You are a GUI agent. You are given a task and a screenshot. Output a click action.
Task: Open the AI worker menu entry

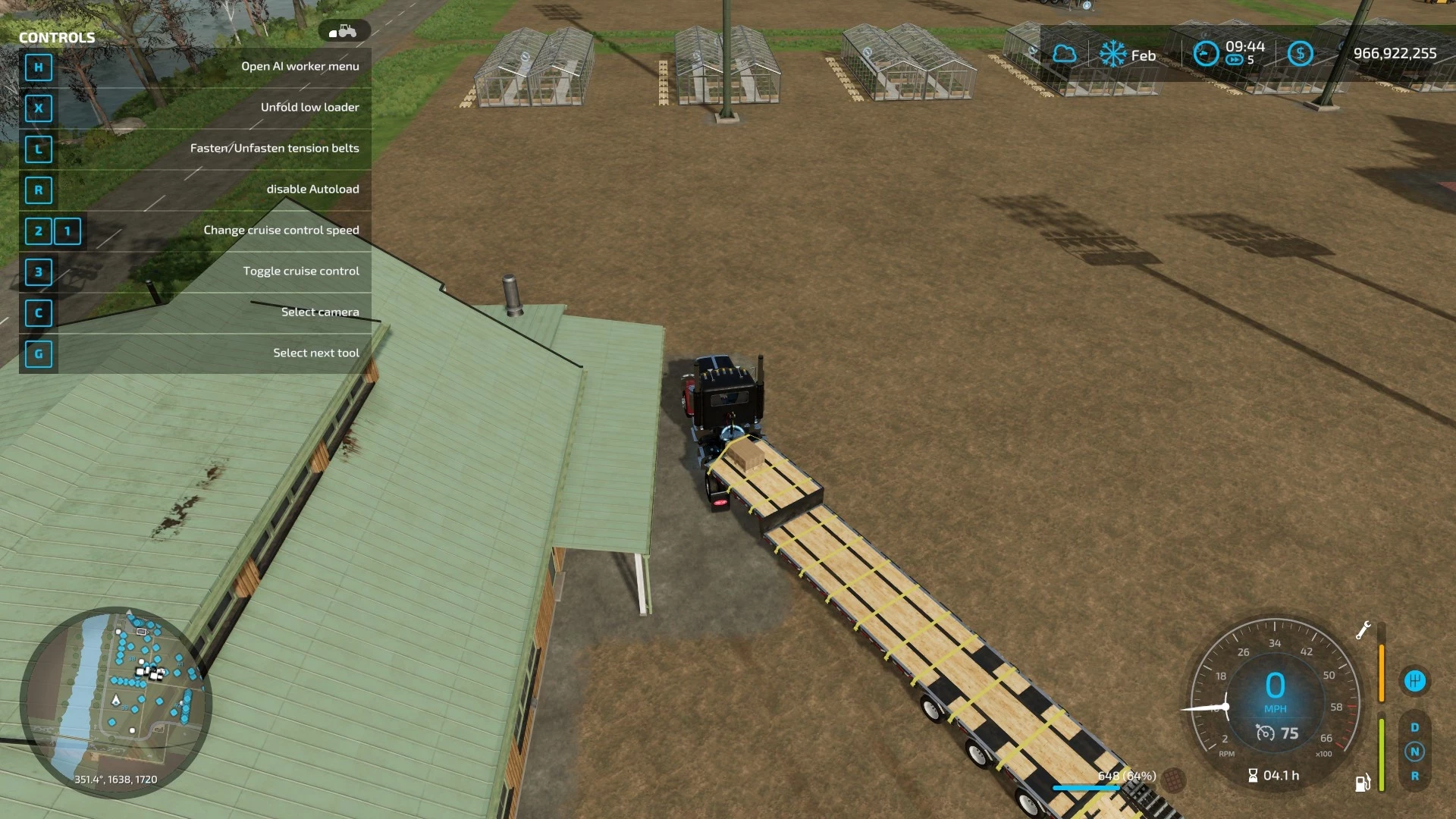coord(300,67)
